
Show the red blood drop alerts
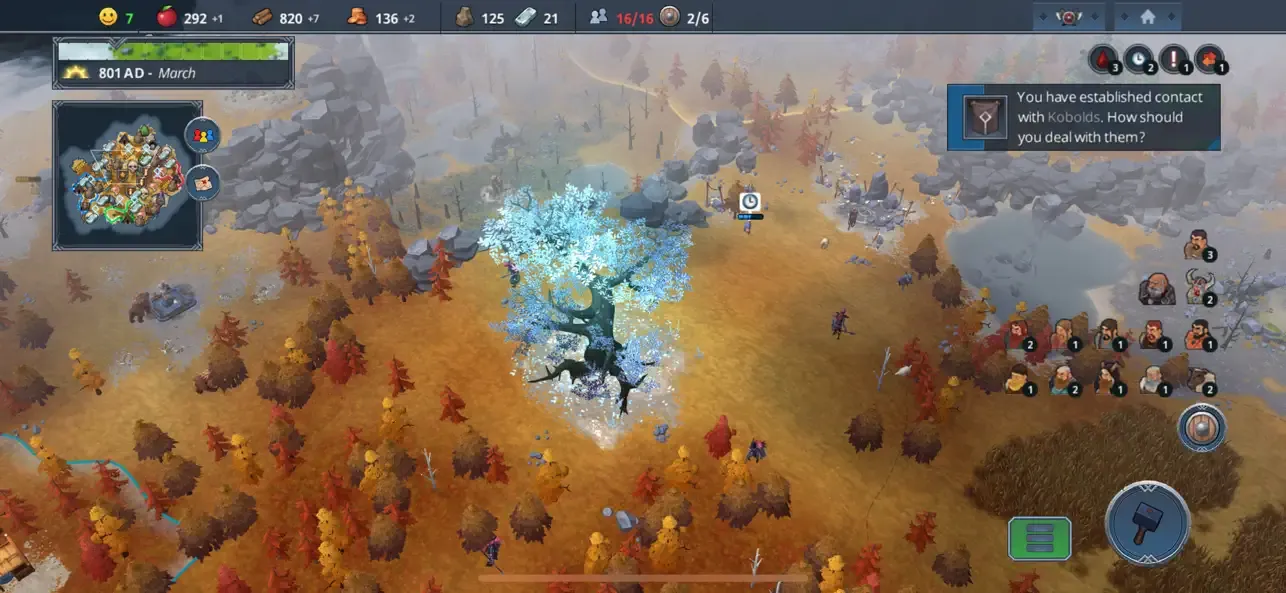1103,59
